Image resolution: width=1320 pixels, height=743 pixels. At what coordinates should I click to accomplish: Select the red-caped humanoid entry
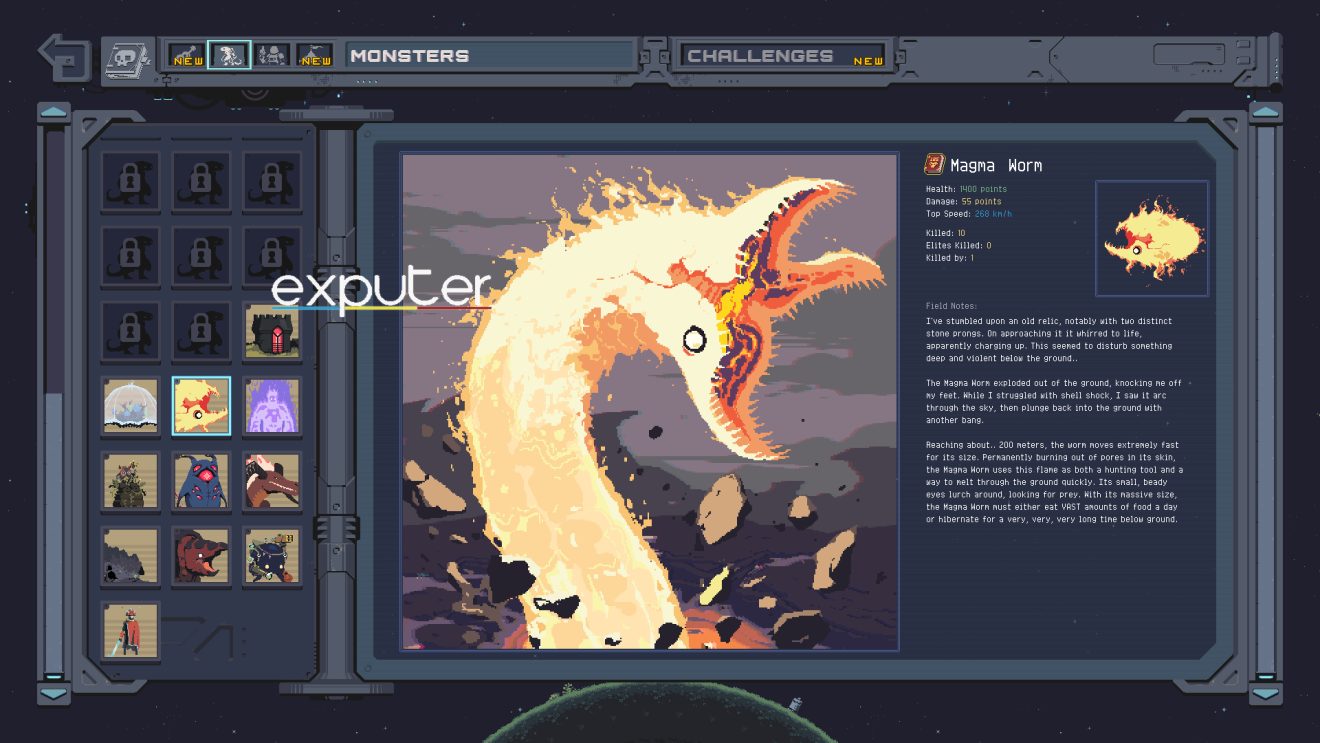[x=130, y=632]
